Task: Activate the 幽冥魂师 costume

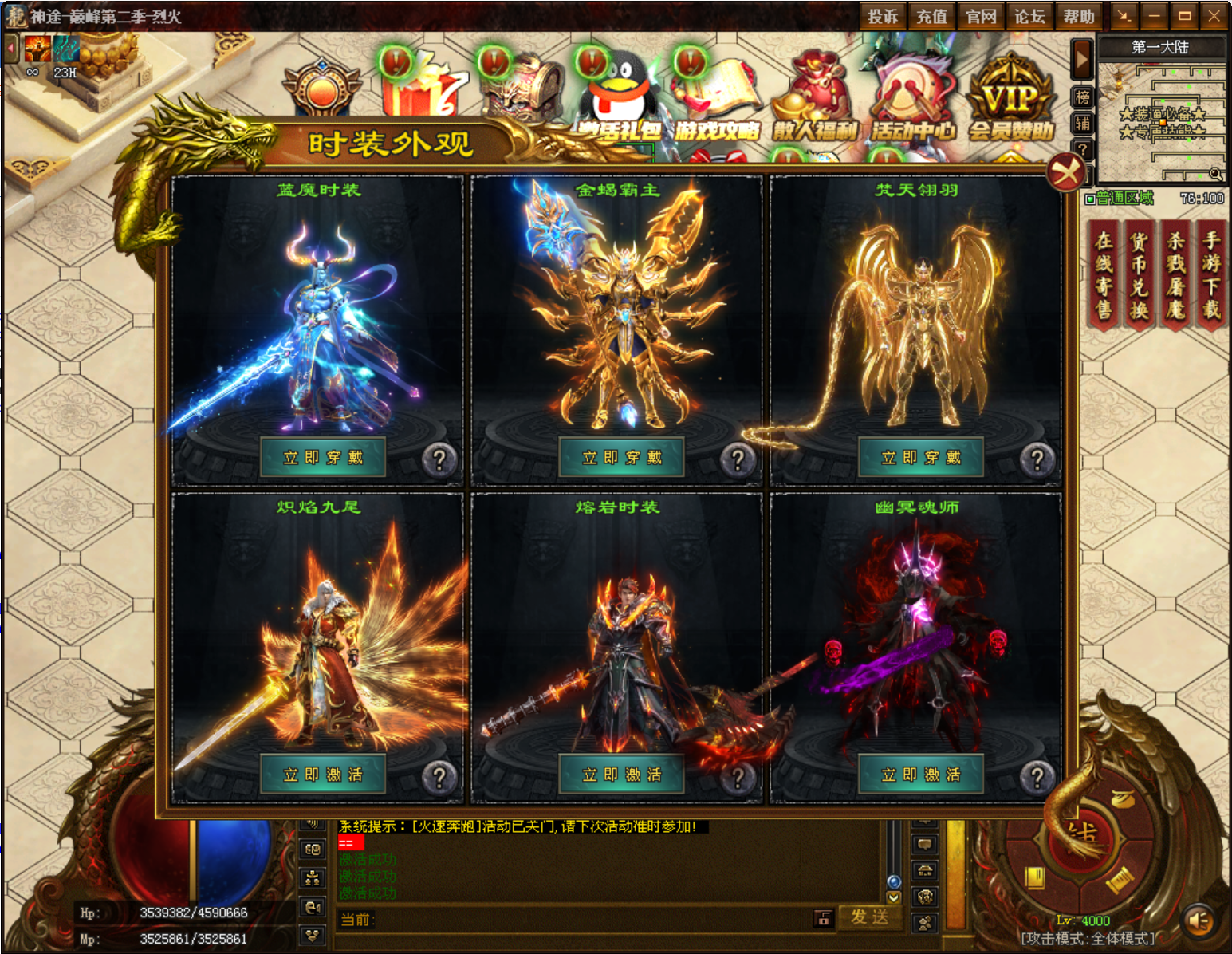Action: 921,774
